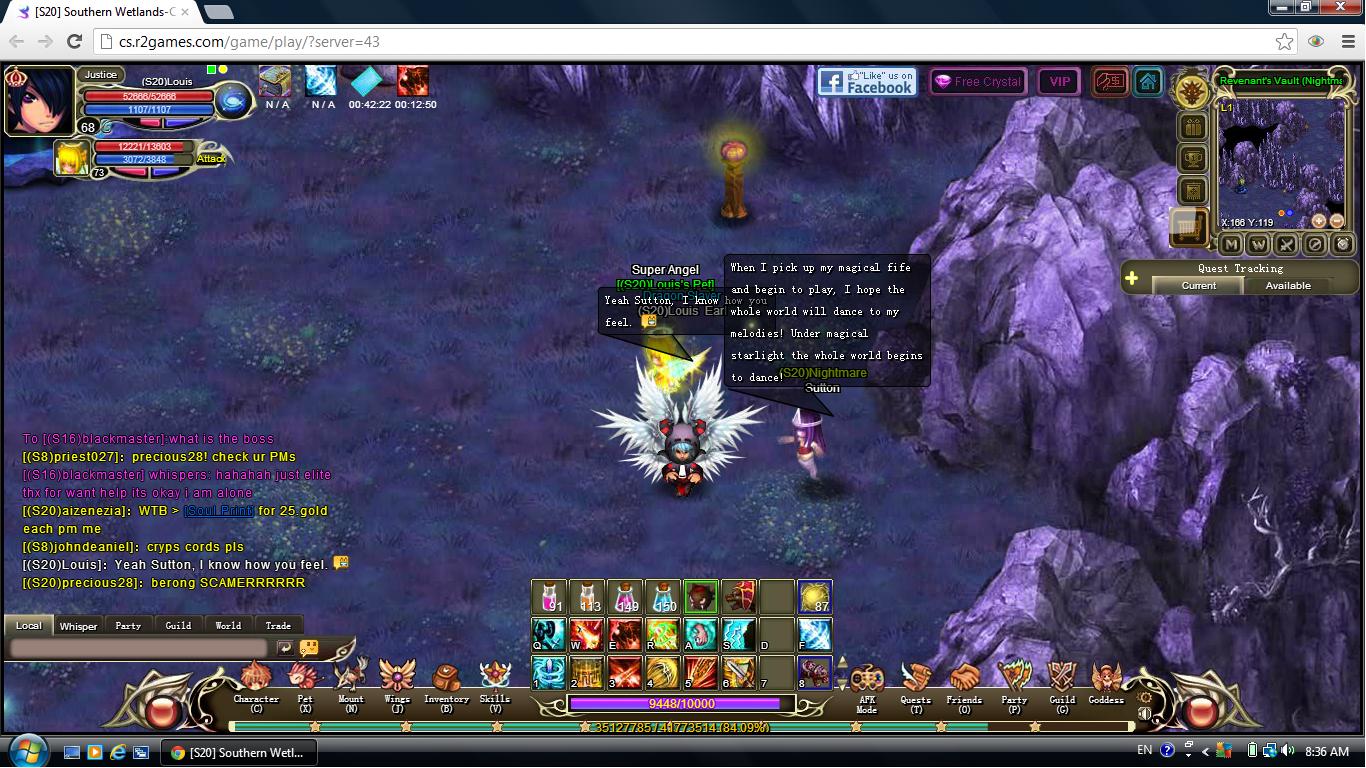Image resolution: width=1366 pixels, height=768 pixels.
Task: Open the Friends list
Action: point(964,683)
